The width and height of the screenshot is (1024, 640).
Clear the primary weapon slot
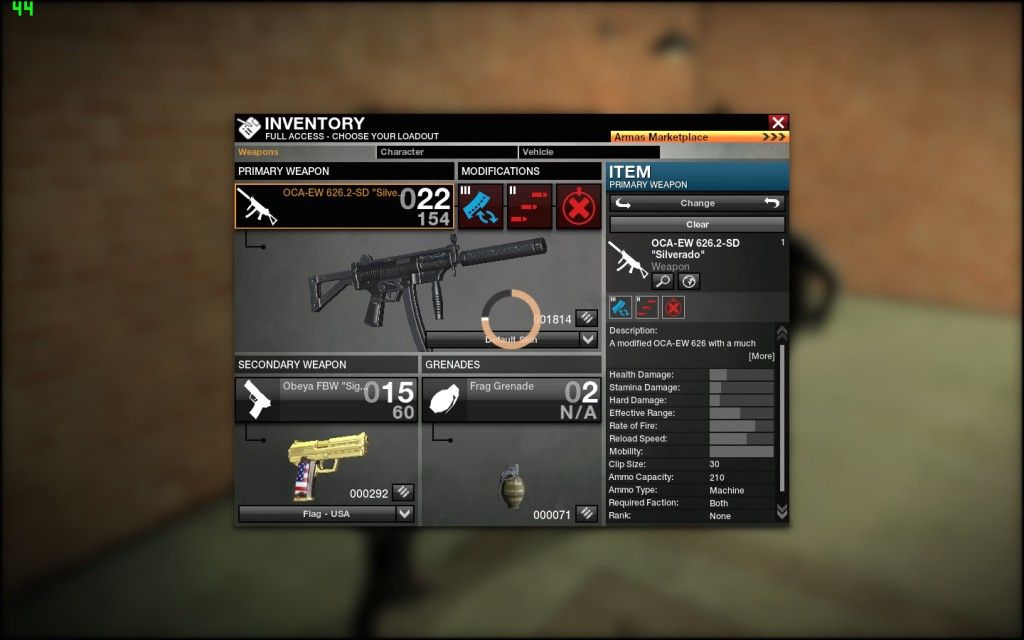697,225
